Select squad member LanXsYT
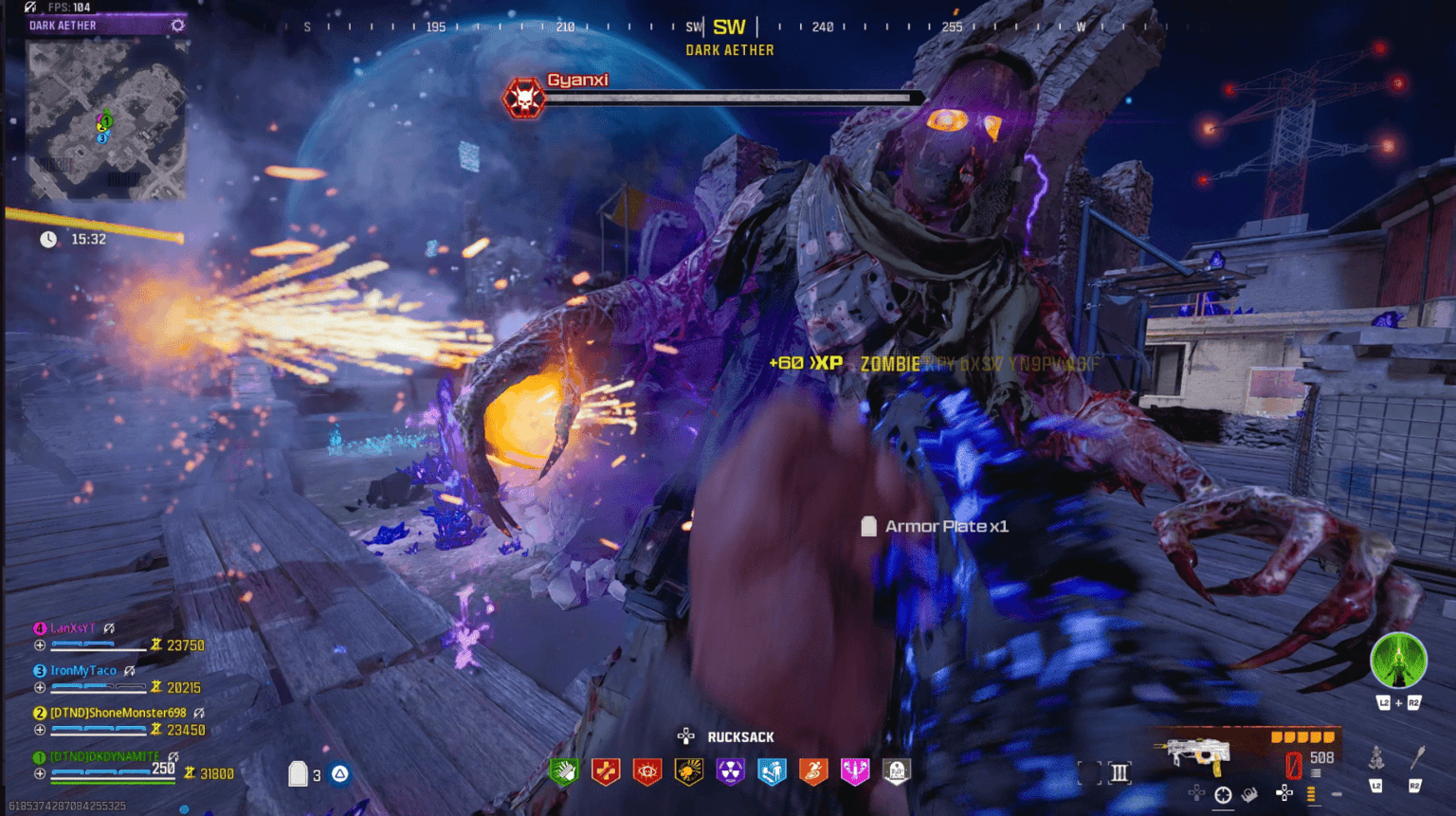This screenshot has height=816, width=1456. click(x=73, y=628)
